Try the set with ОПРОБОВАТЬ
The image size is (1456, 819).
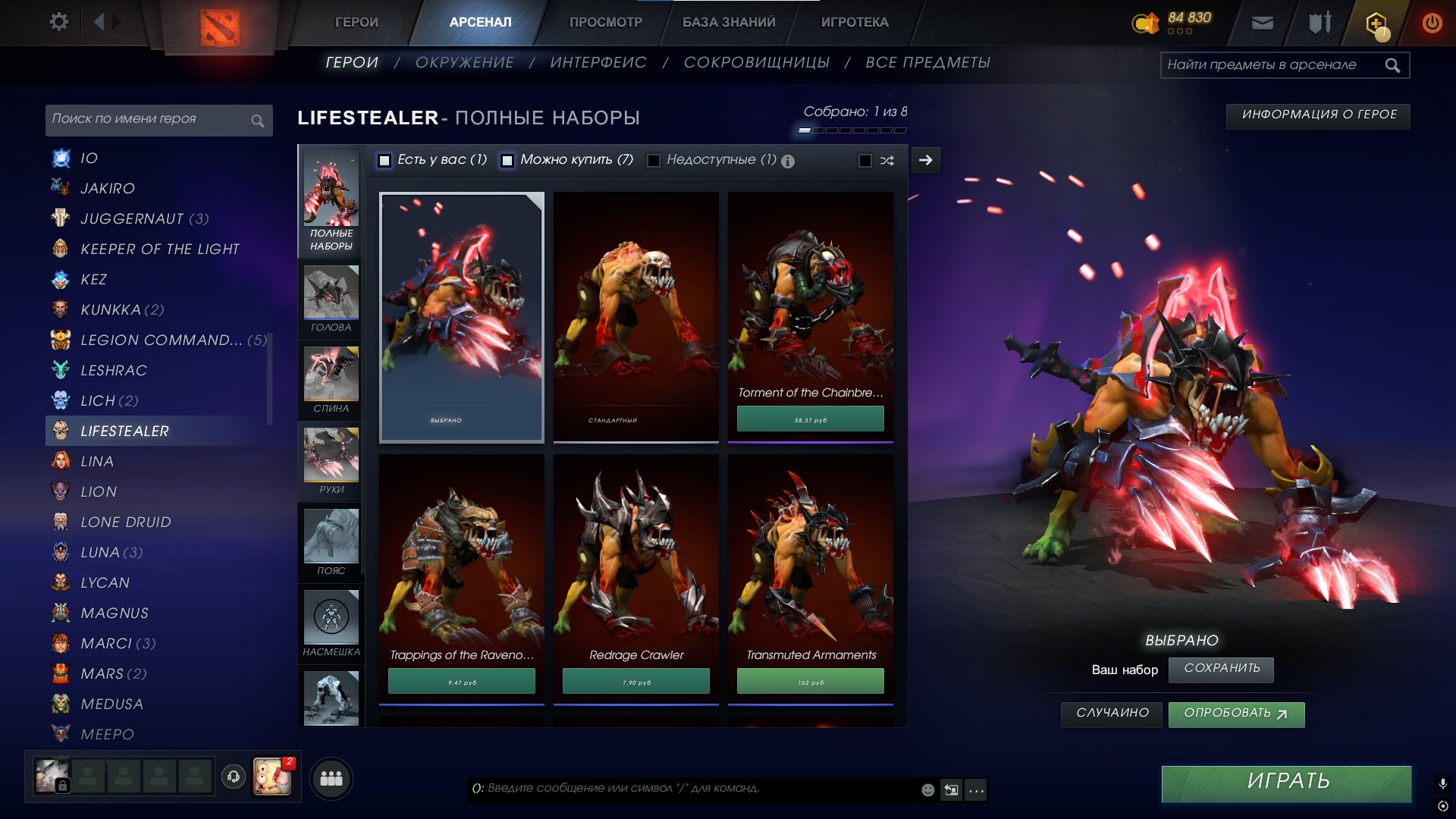[1235, 714]
